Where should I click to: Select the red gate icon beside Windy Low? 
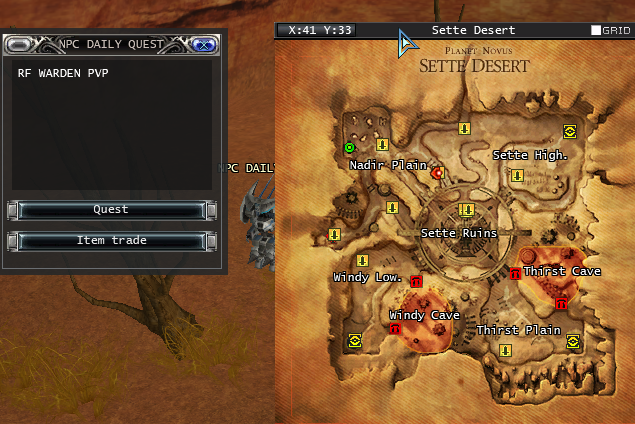[416, 281]
